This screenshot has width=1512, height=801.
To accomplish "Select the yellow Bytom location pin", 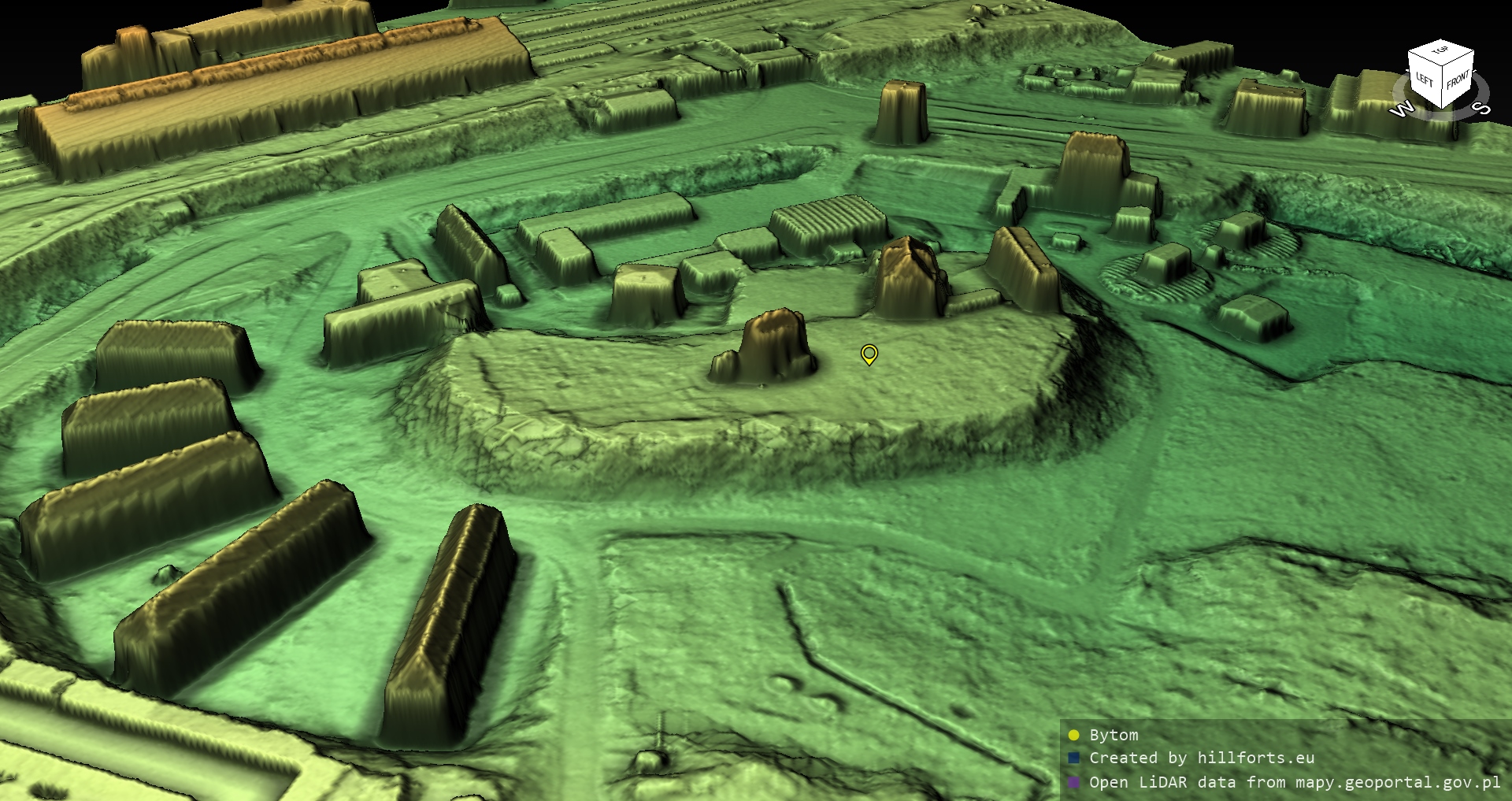I will pyautogui.click(x=869, y=354).
